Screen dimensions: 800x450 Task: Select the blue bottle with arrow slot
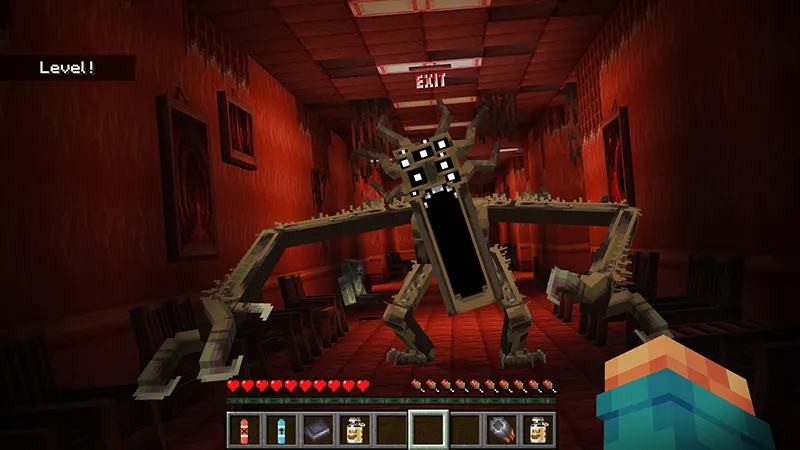coord(281,427)
